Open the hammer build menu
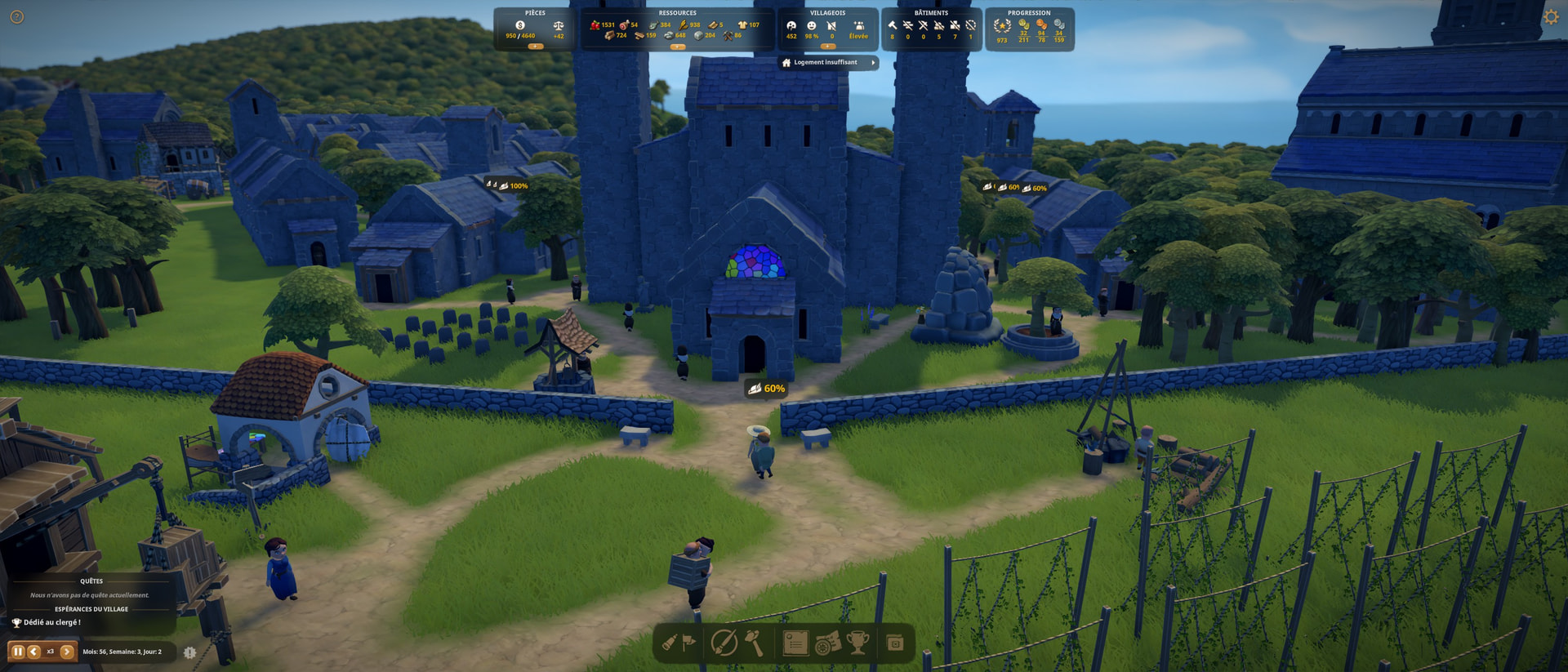Image resolution: width=1568 pixels, height=672 pixels. 754,643
